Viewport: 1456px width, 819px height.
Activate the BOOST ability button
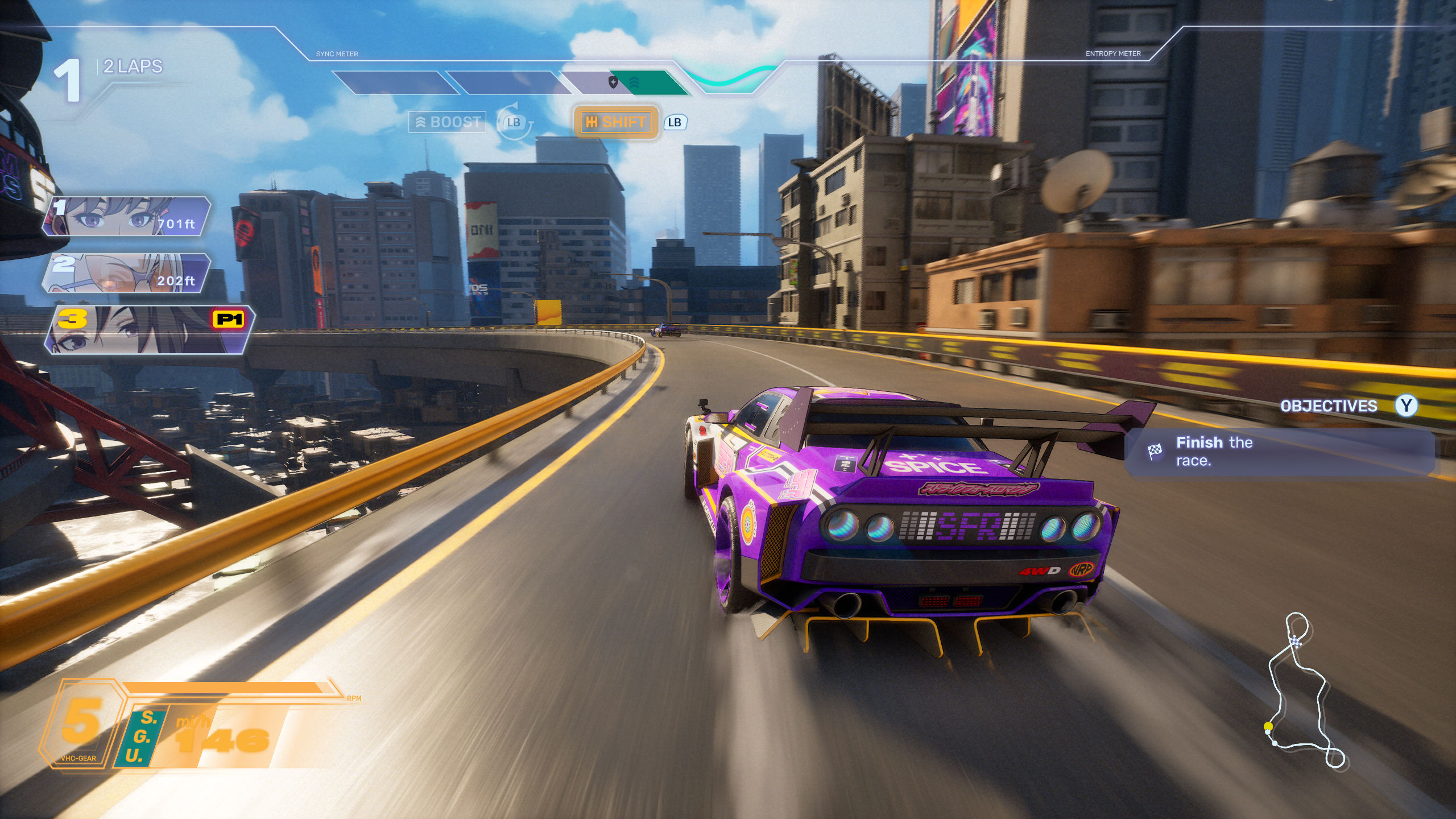pyautogui.click(x=448, y=122)
